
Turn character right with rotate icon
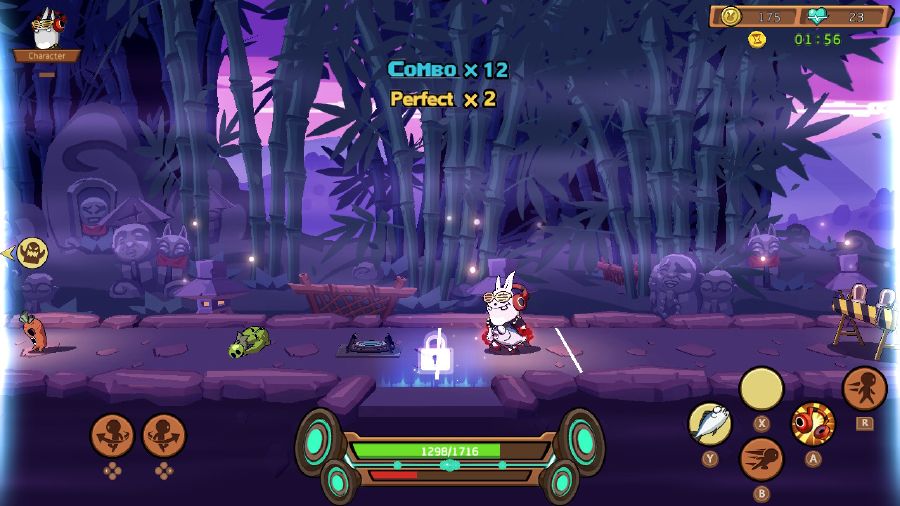click(164, 436)
